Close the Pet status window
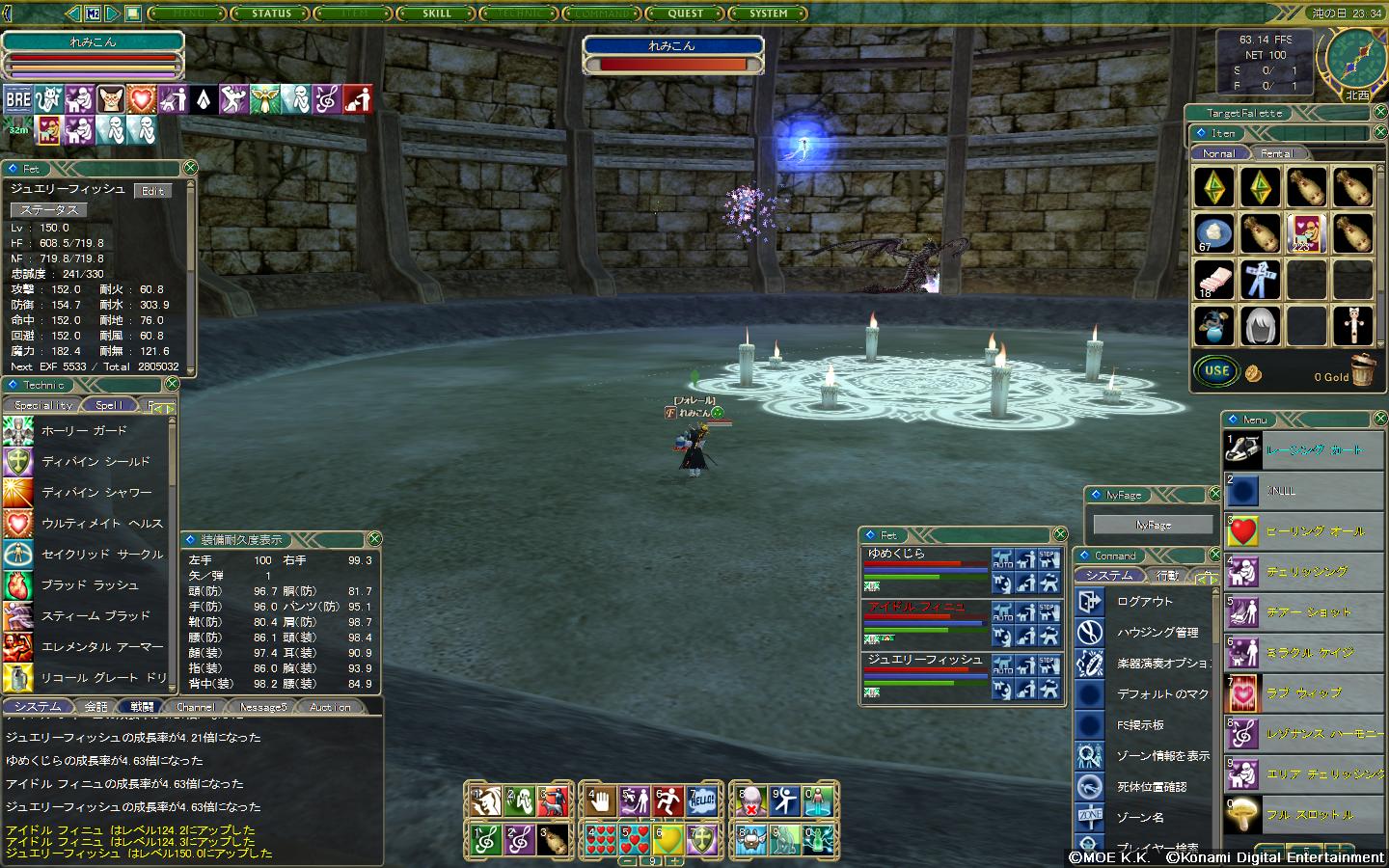 190,168
